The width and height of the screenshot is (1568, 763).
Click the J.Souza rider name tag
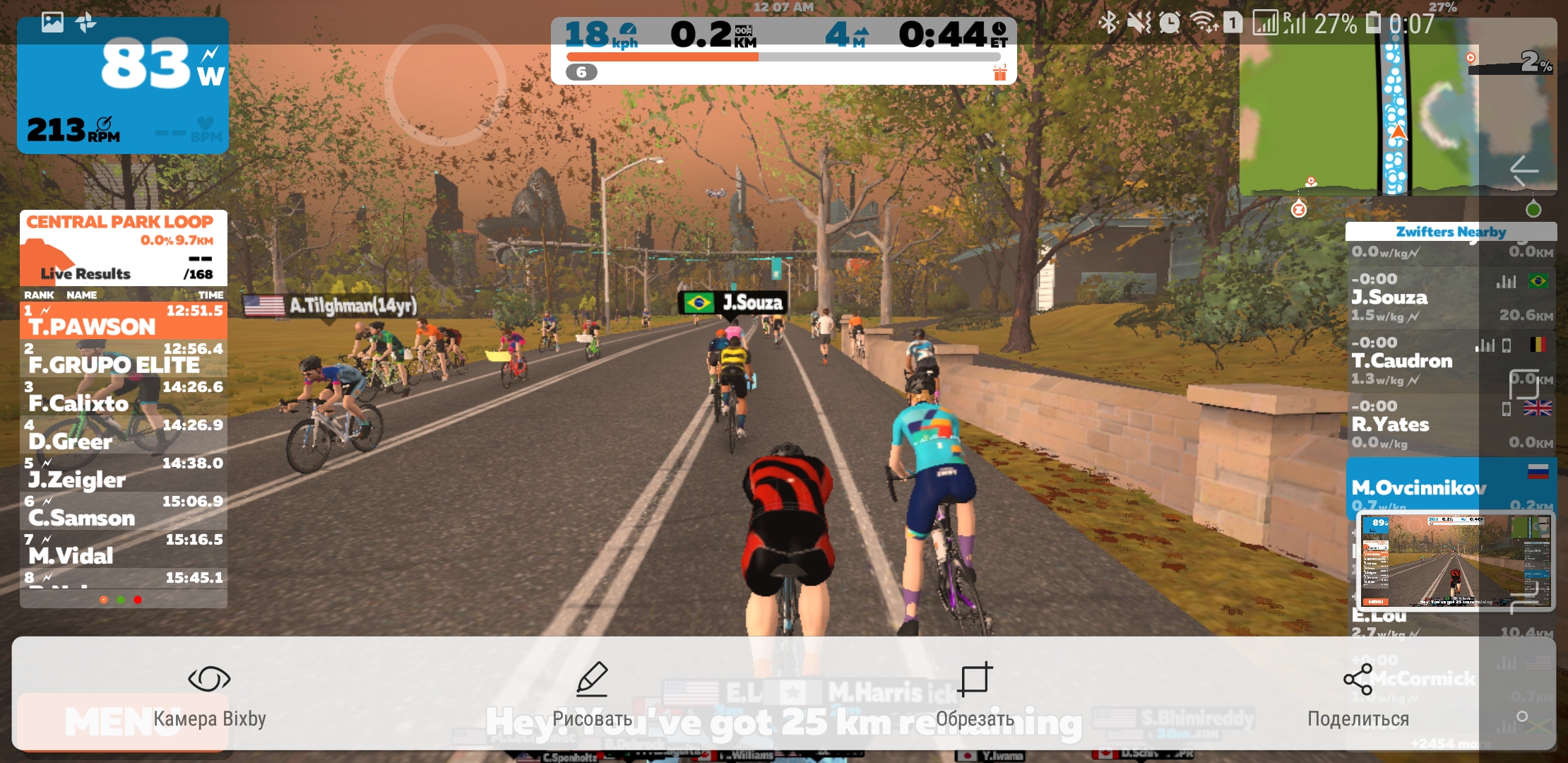point(734,303)
